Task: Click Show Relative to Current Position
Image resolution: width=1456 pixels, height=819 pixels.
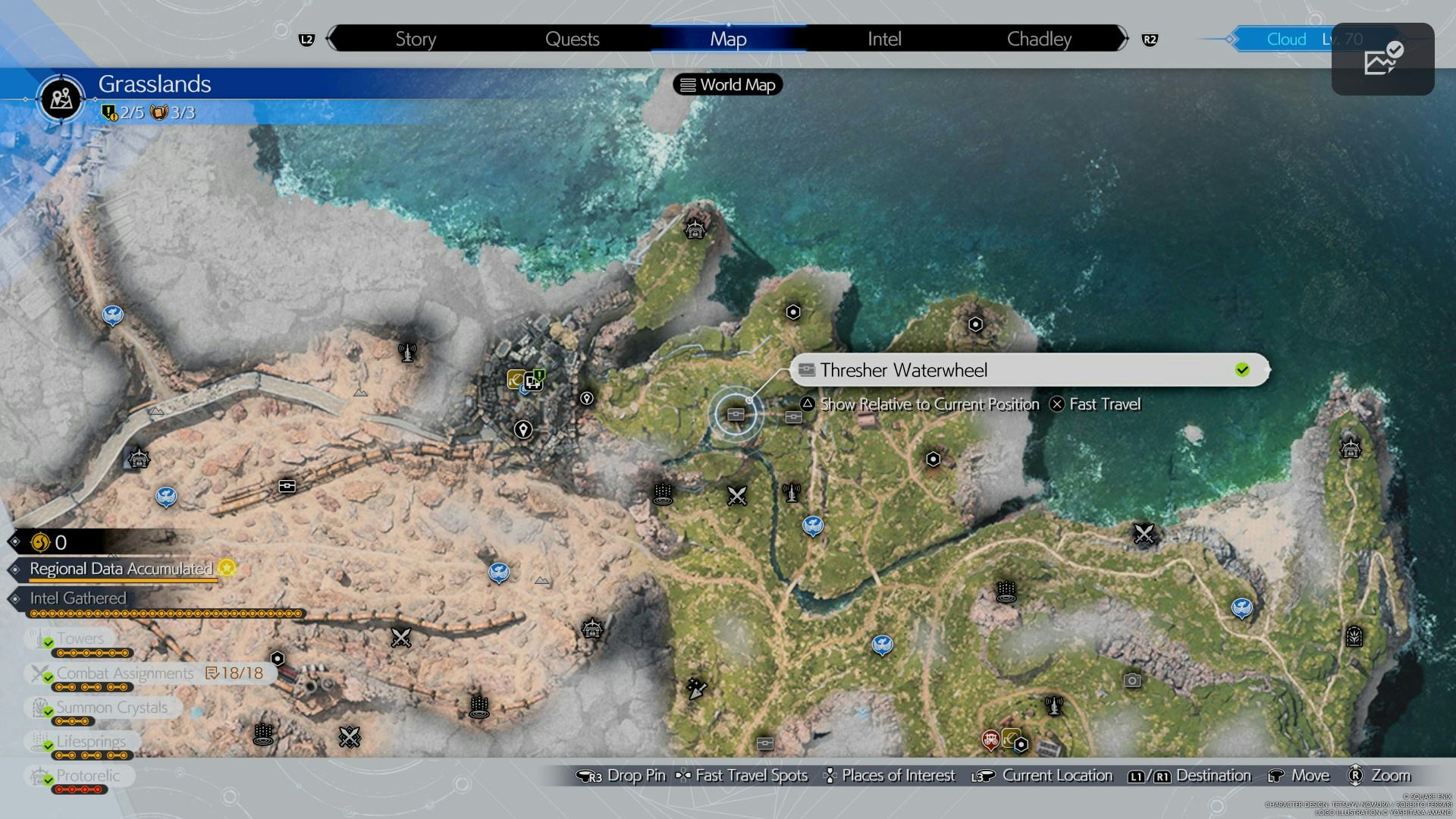Action: (929, 404)
